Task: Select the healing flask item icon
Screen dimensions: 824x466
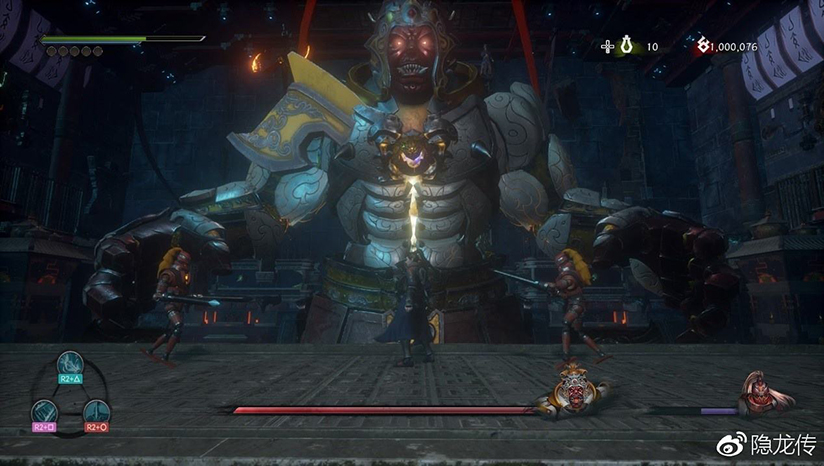Action: tap(627, 46)
